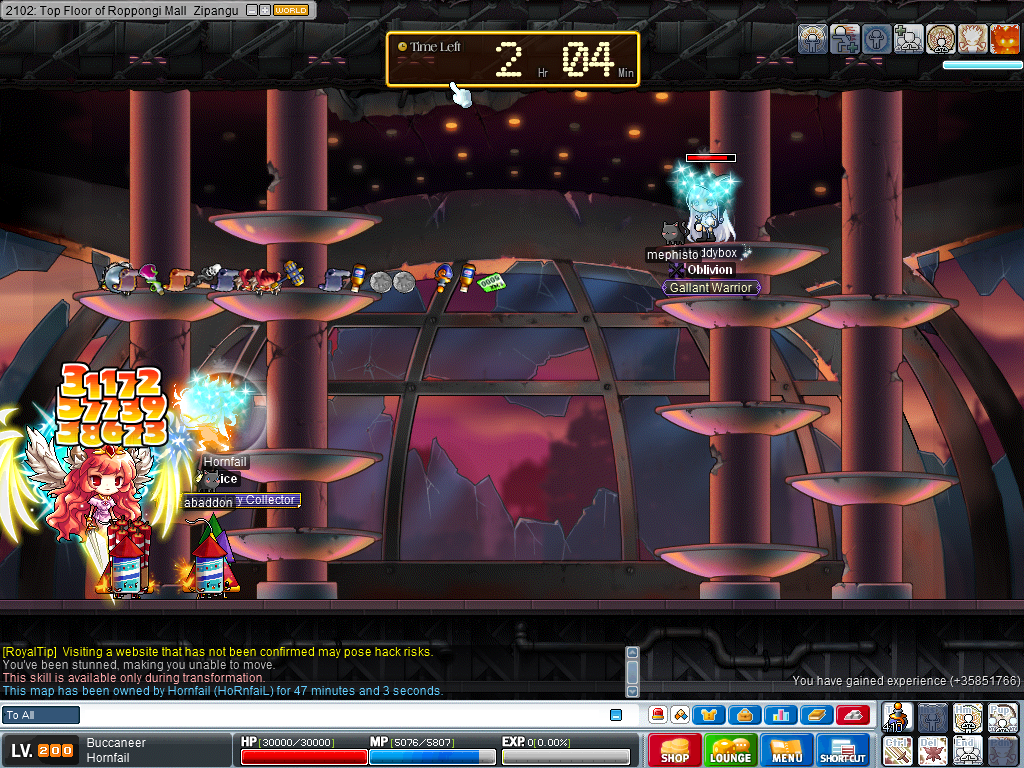Open the skill book icon

click(817, 715)
